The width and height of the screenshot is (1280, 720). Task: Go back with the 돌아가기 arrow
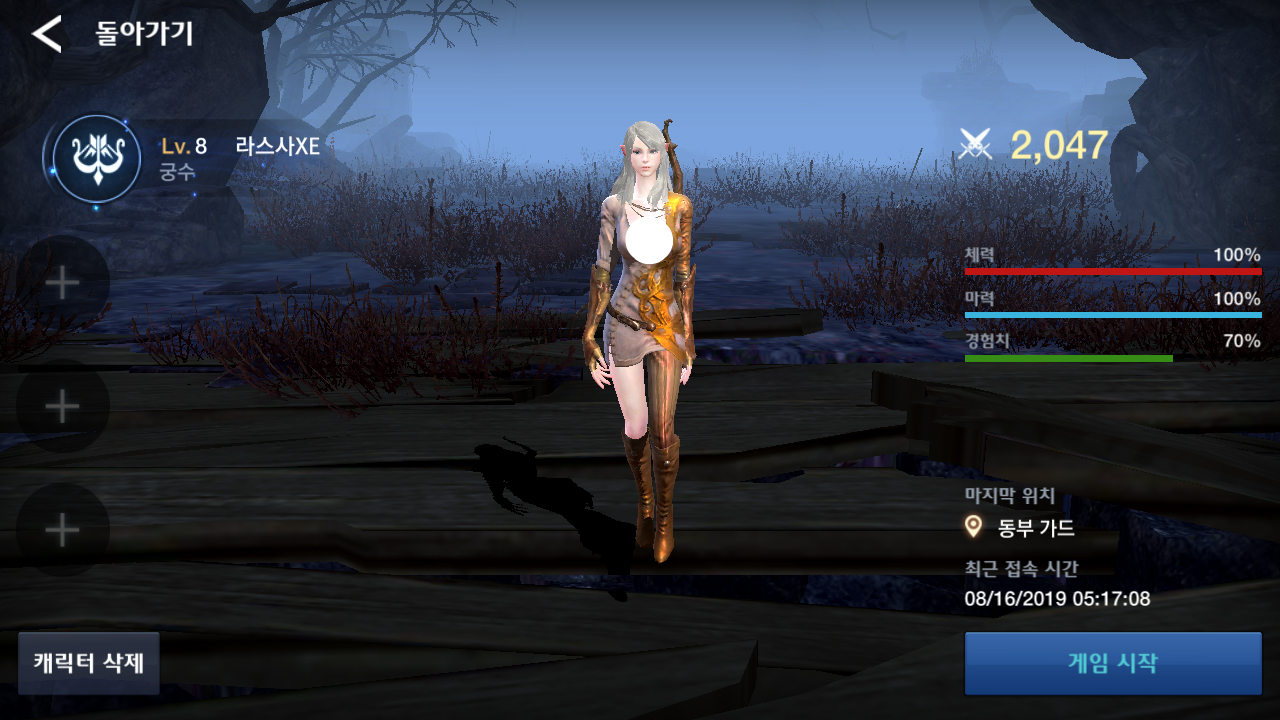click(x=47, y=34)
